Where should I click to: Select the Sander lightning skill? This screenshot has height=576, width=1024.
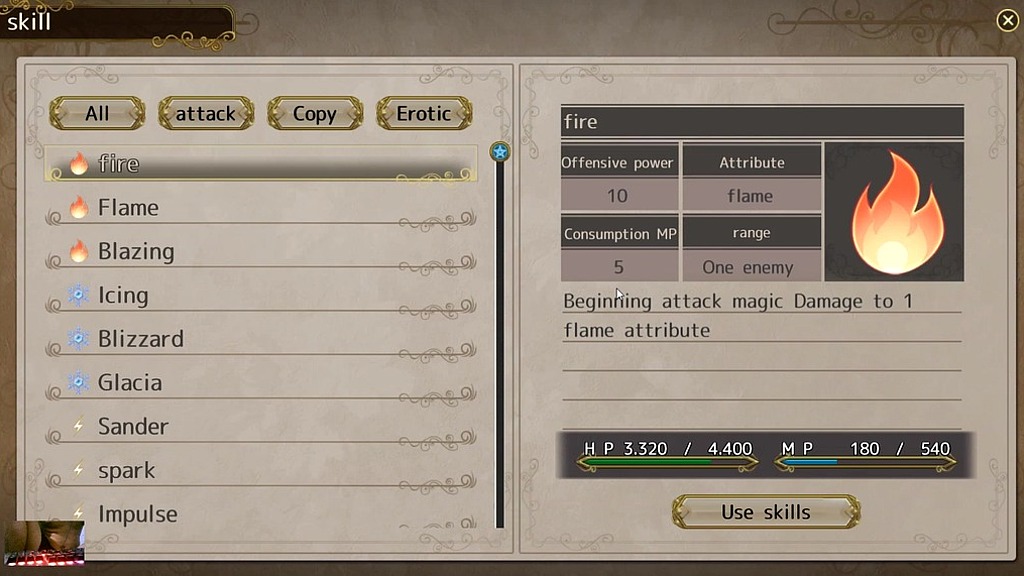coord(260,427)
